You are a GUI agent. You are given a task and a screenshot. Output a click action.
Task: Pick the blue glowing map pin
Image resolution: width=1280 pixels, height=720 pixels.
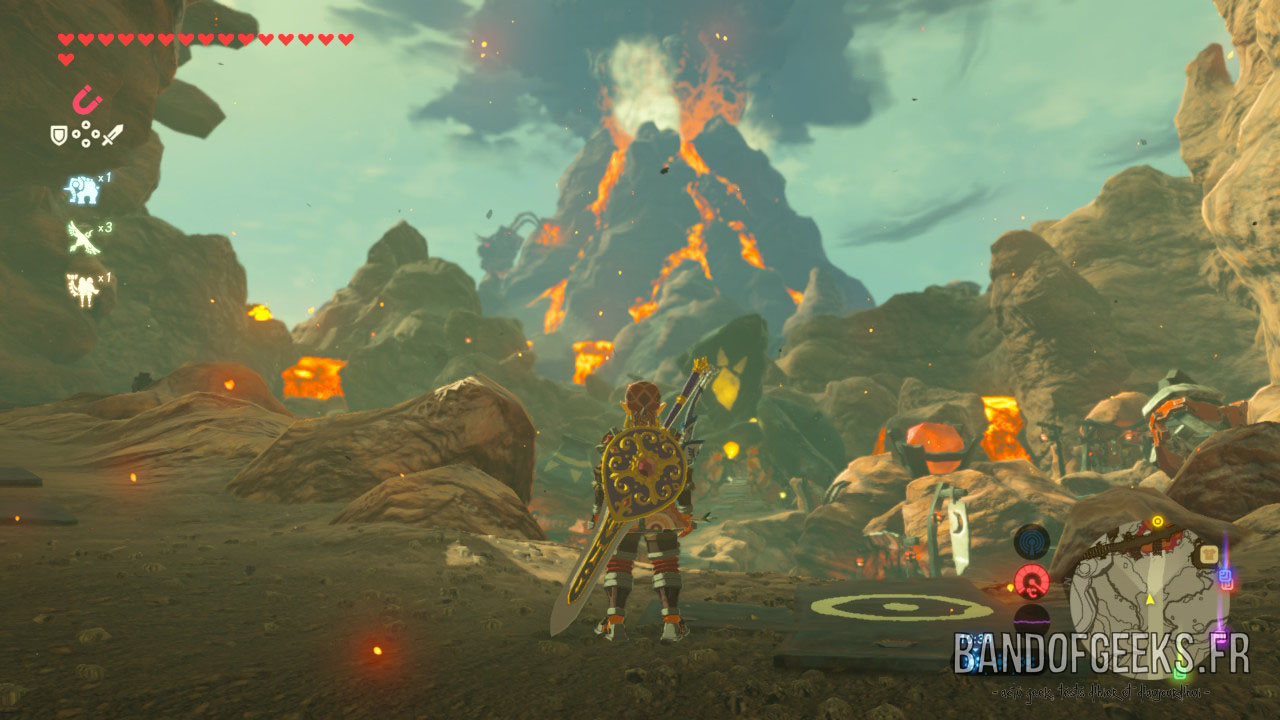(1225, 578)
